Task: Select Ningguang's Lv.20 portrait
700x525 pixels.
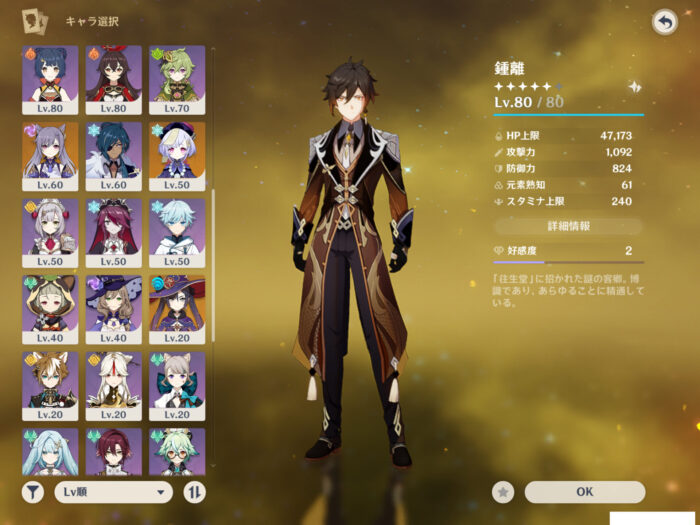Action: 113,387
